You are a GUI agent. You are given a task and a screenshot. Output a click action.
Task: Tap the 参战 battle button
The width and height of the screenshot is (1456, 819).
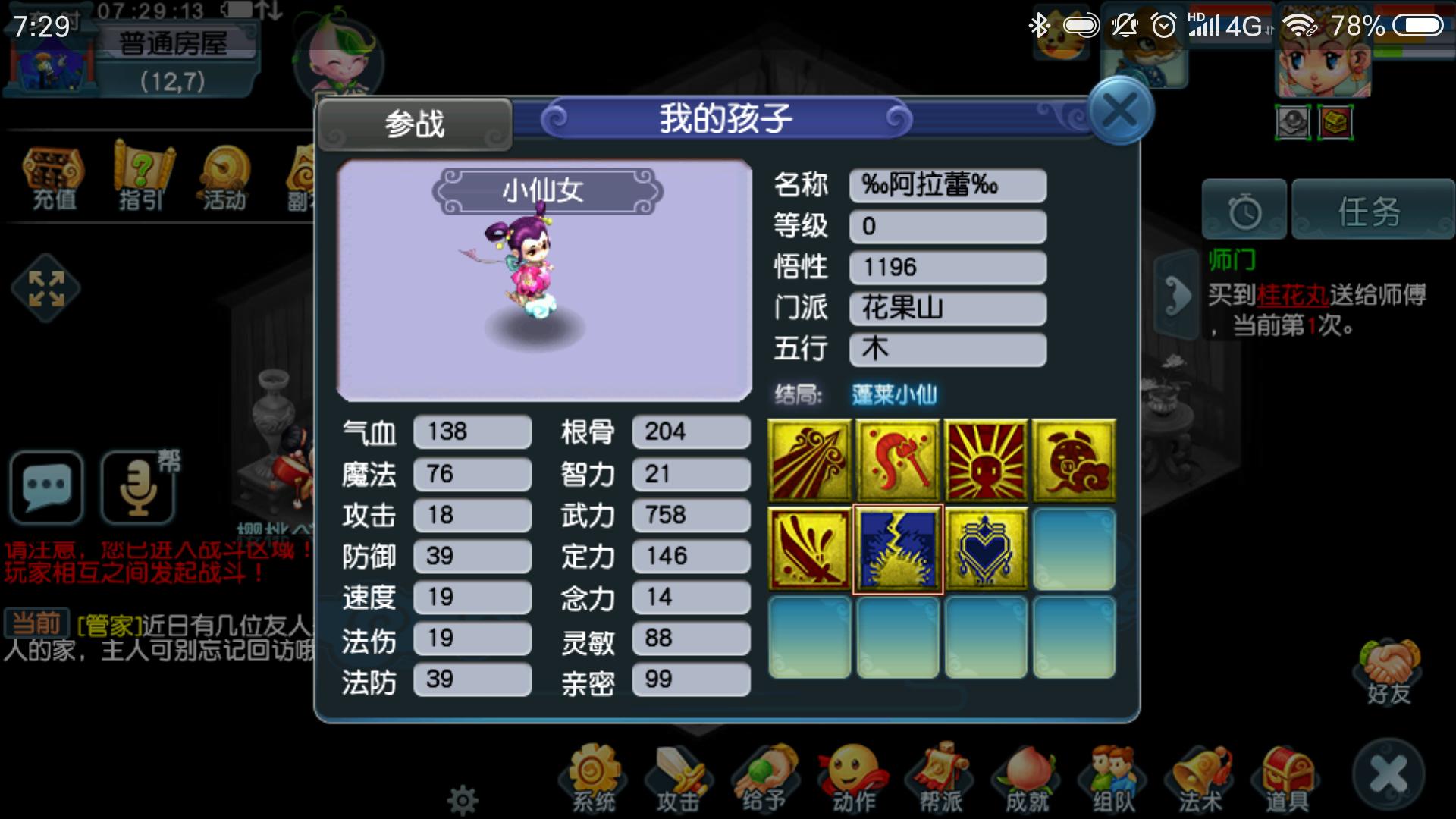414,124
